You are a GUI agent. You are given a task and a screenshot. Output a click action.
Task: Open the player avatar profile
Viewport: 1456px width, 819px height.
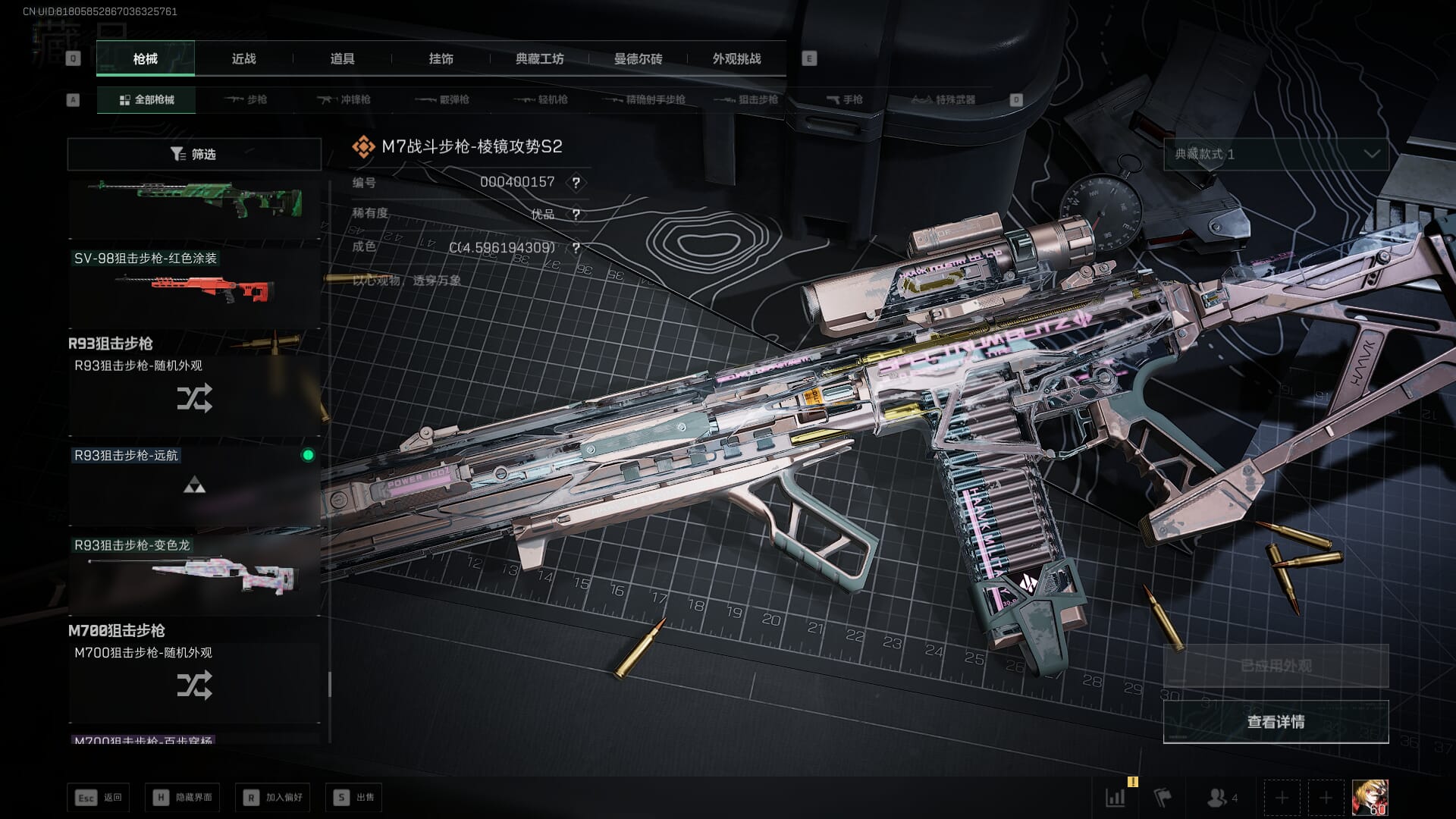(1370, 797)
